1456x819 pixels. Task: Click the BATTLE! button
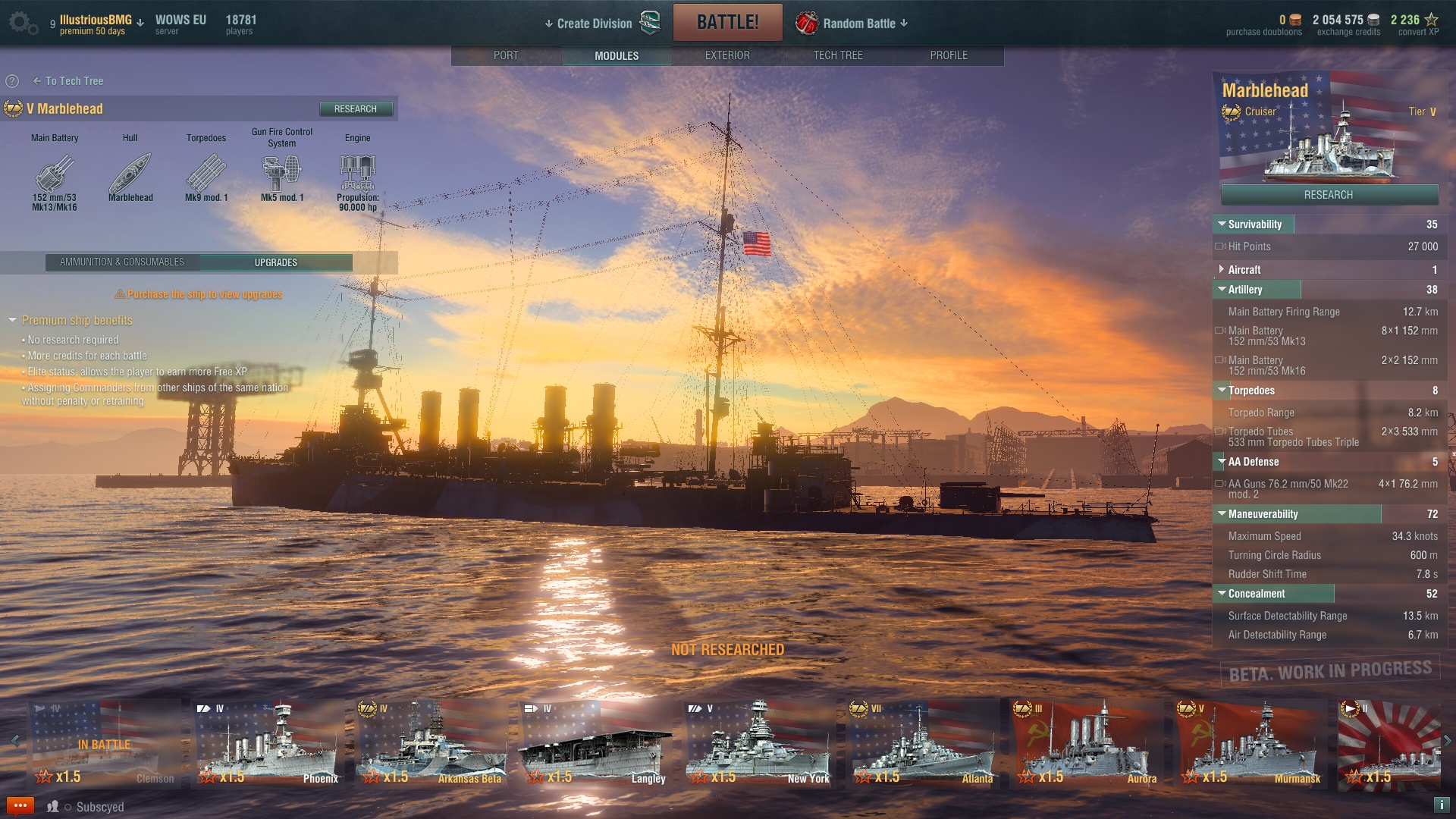pyautogui.click(x=727, y=23)
